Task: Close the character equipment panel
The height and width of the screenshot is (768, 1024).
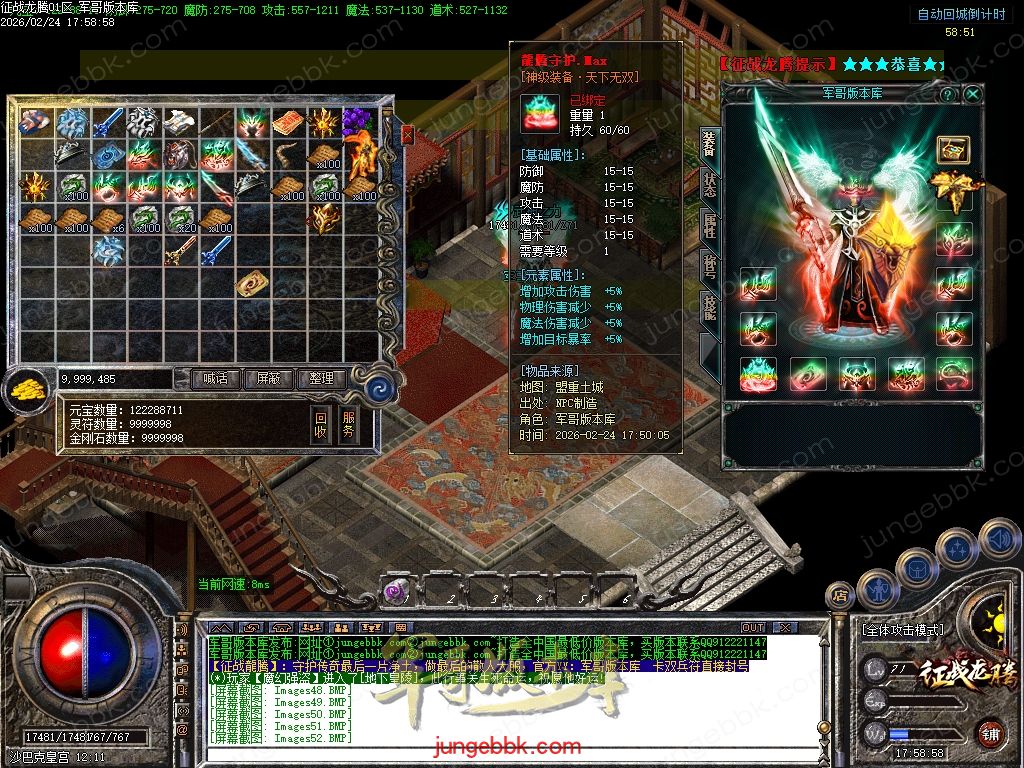Action: tap(972, 94)
